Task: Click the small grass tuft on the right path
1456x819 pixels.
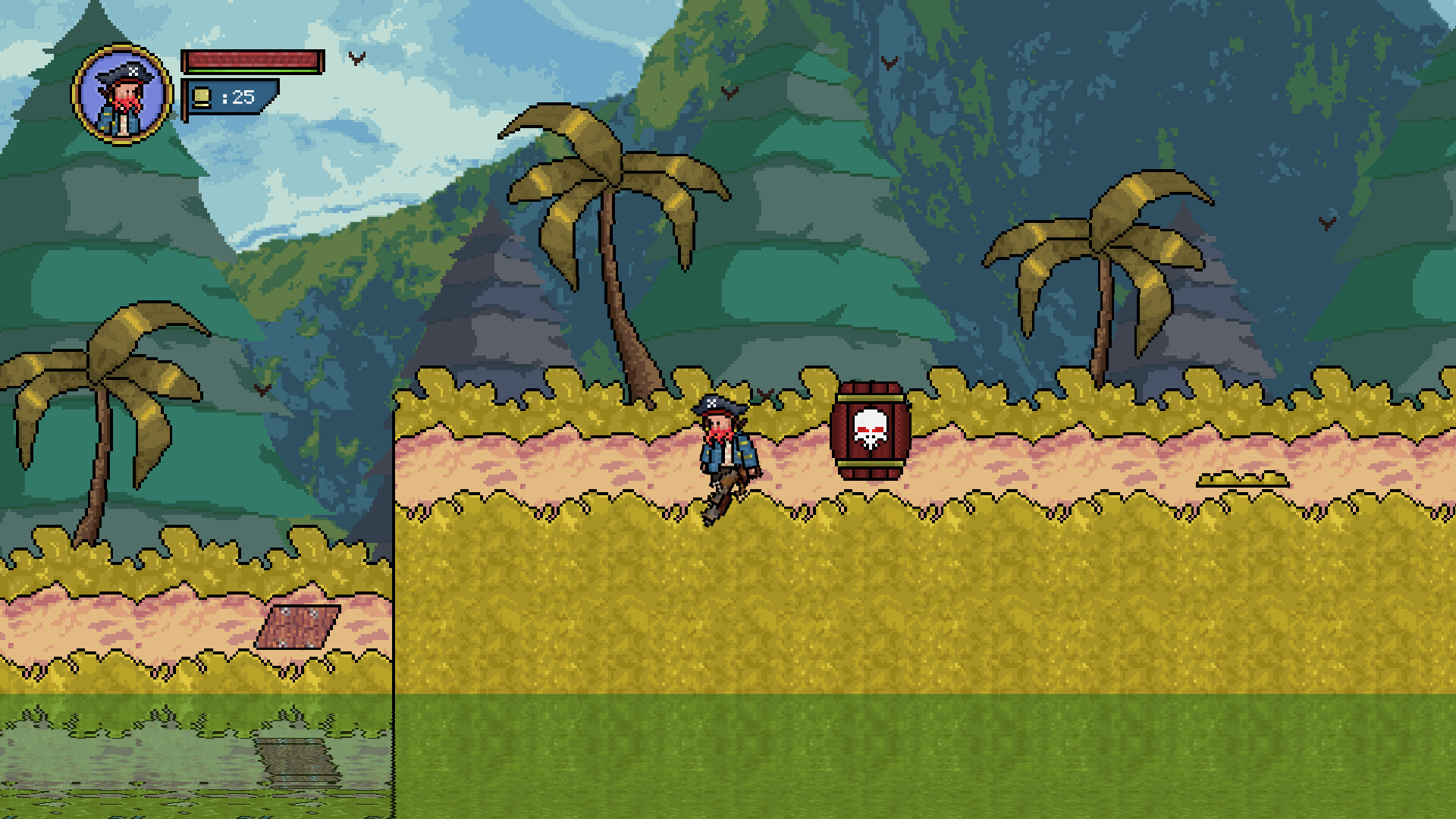Action: 1244,479
